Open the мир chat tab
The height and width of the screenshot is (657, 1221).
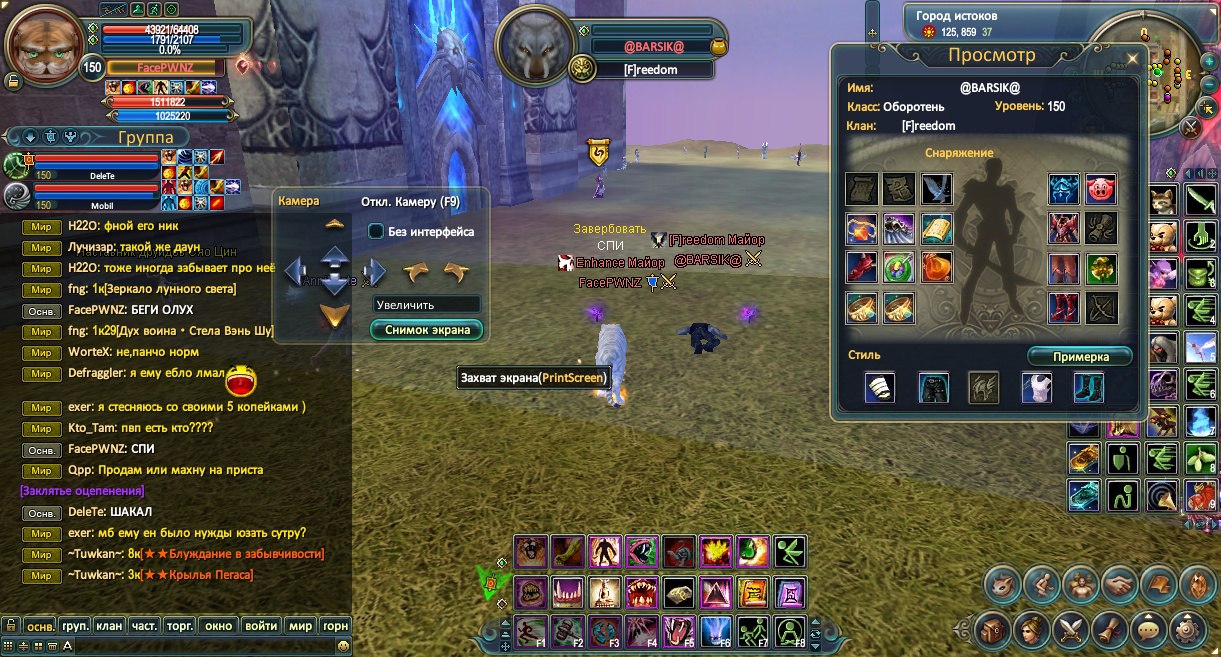(300, 626)
